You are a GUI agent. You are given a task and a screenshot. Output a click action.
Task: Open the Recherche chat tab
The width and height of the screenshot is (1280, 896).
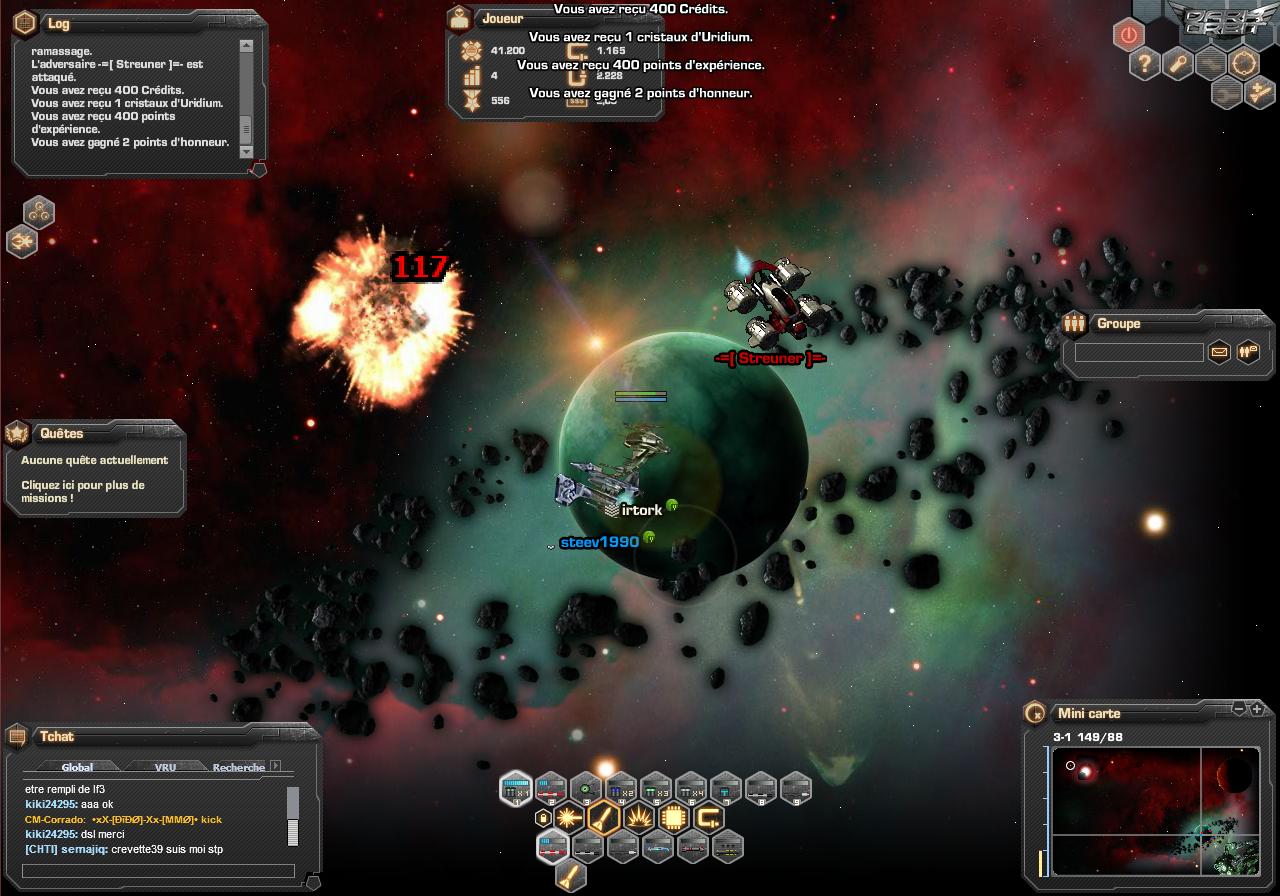(238, 767)
